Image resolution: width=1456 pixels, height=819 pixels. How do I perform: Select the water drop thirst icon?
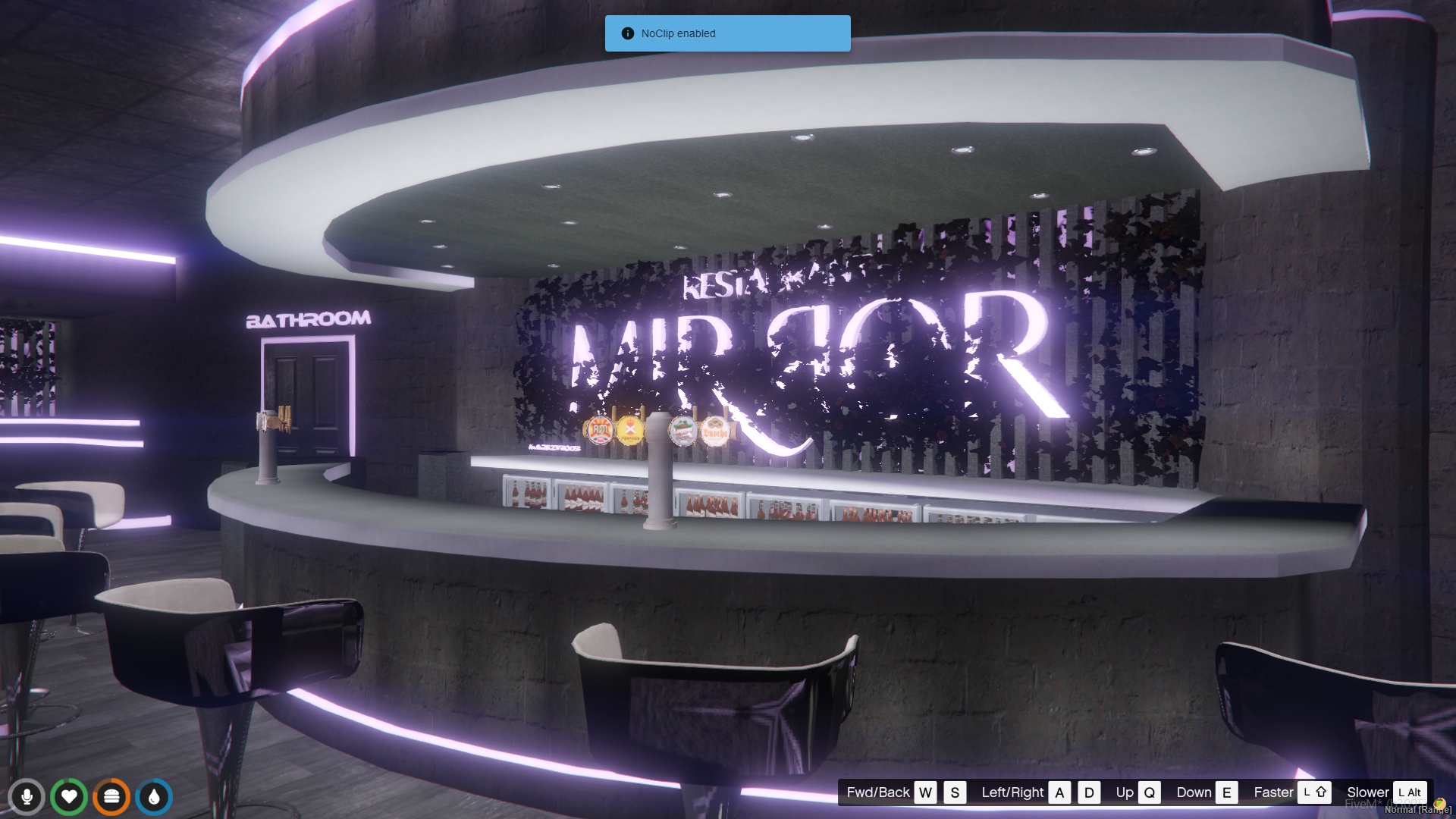[154, 797]
